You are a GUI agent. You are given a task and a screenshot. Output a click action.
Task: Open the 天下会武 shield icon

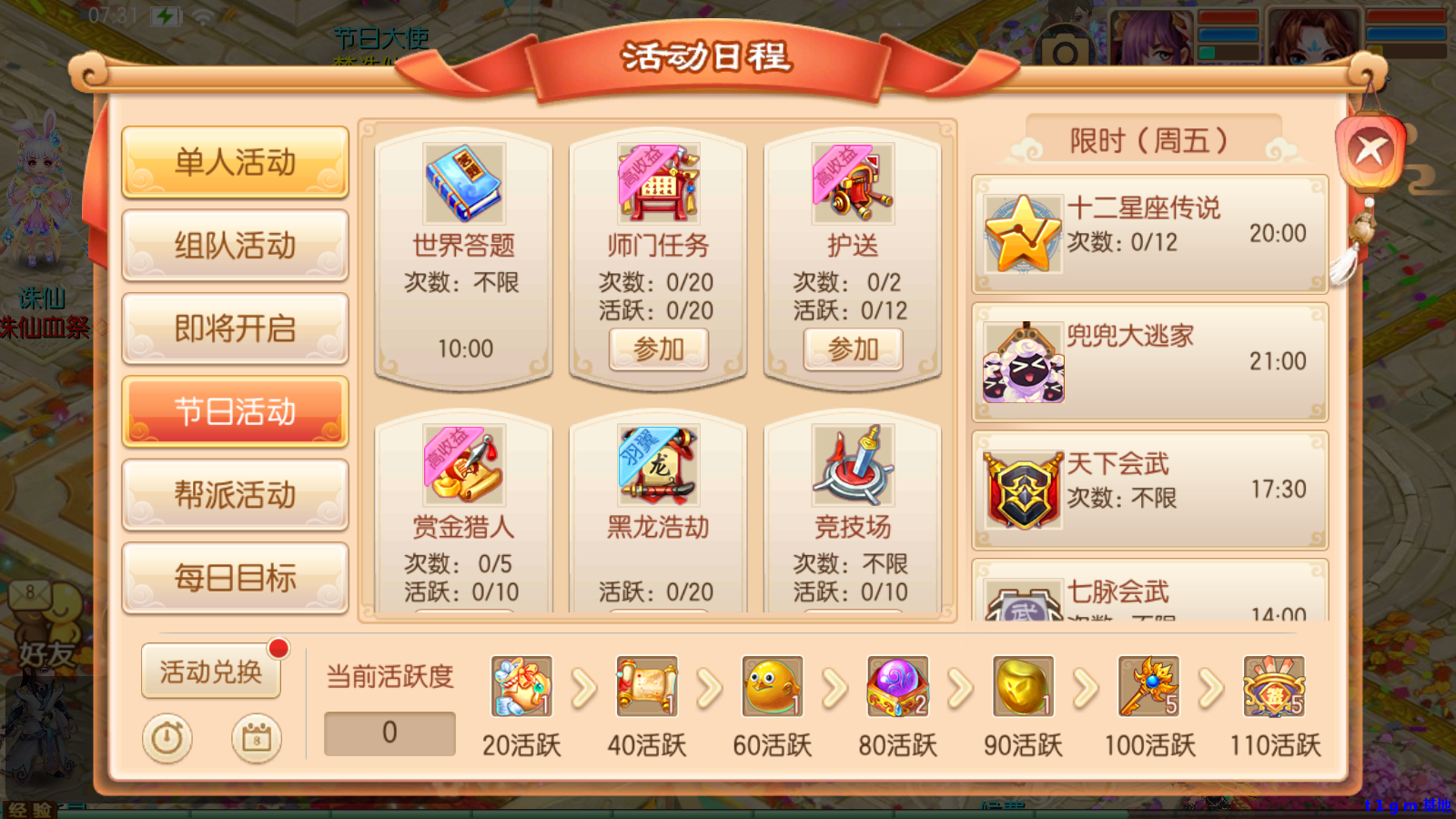tap(1023, 489)
